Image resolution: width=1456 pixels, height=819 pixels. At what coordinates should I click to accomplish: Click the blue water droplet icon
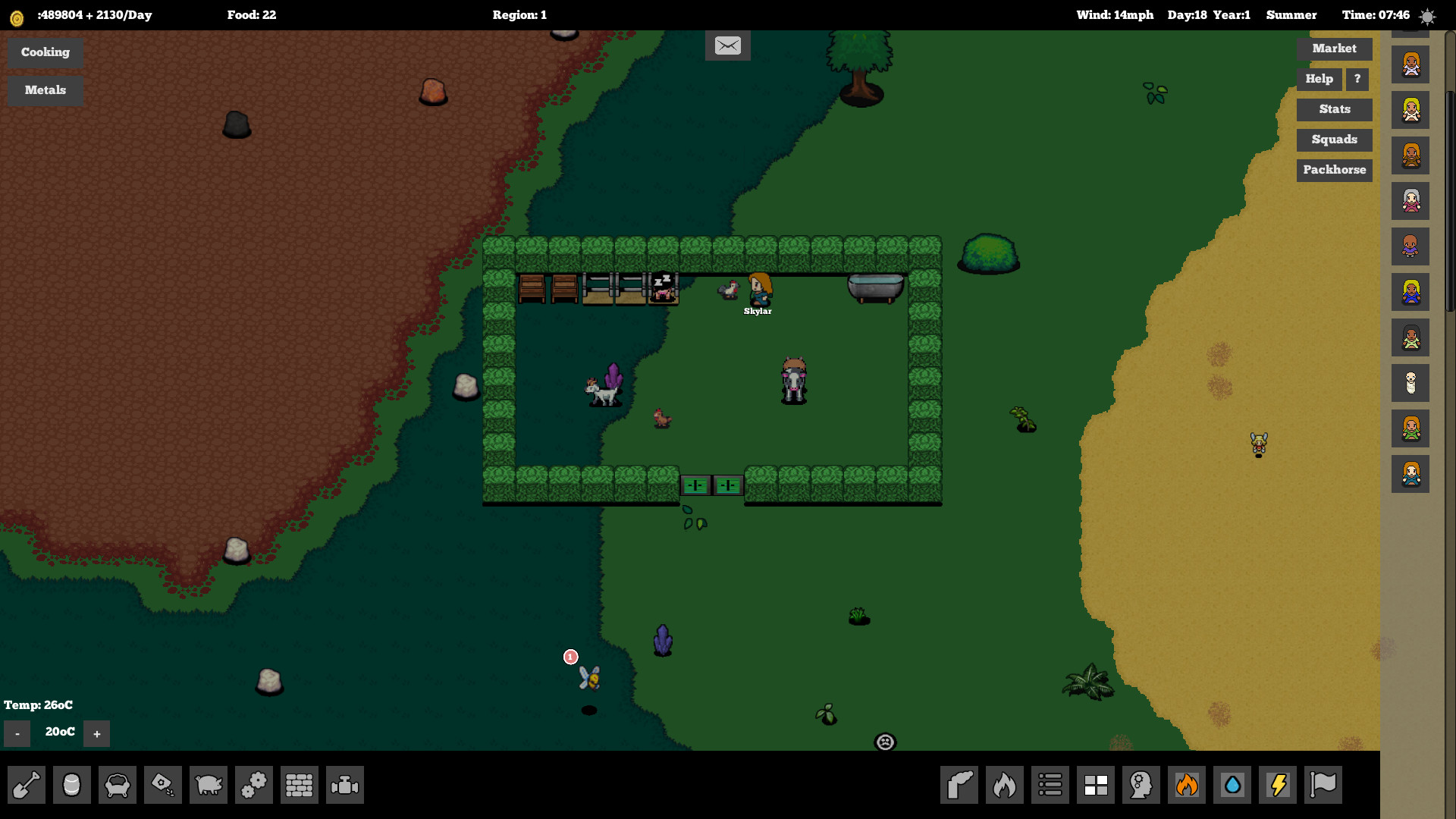tap(1232, 785)
